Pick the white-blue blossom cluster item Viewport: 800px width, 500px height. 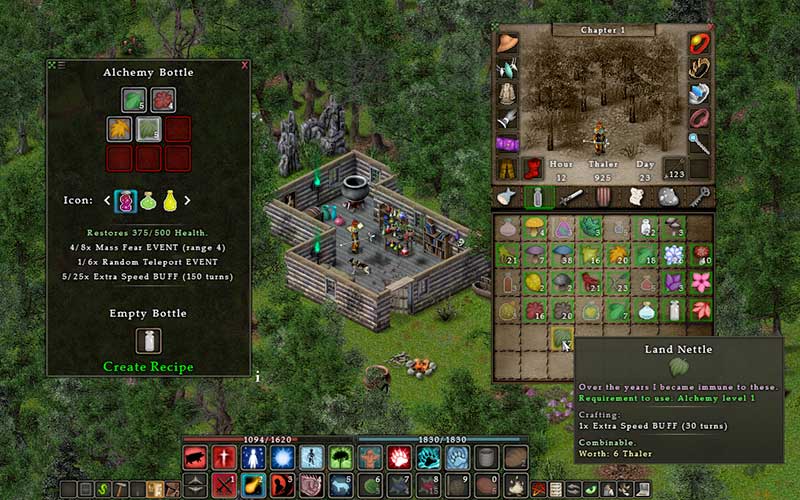(672, 256)
